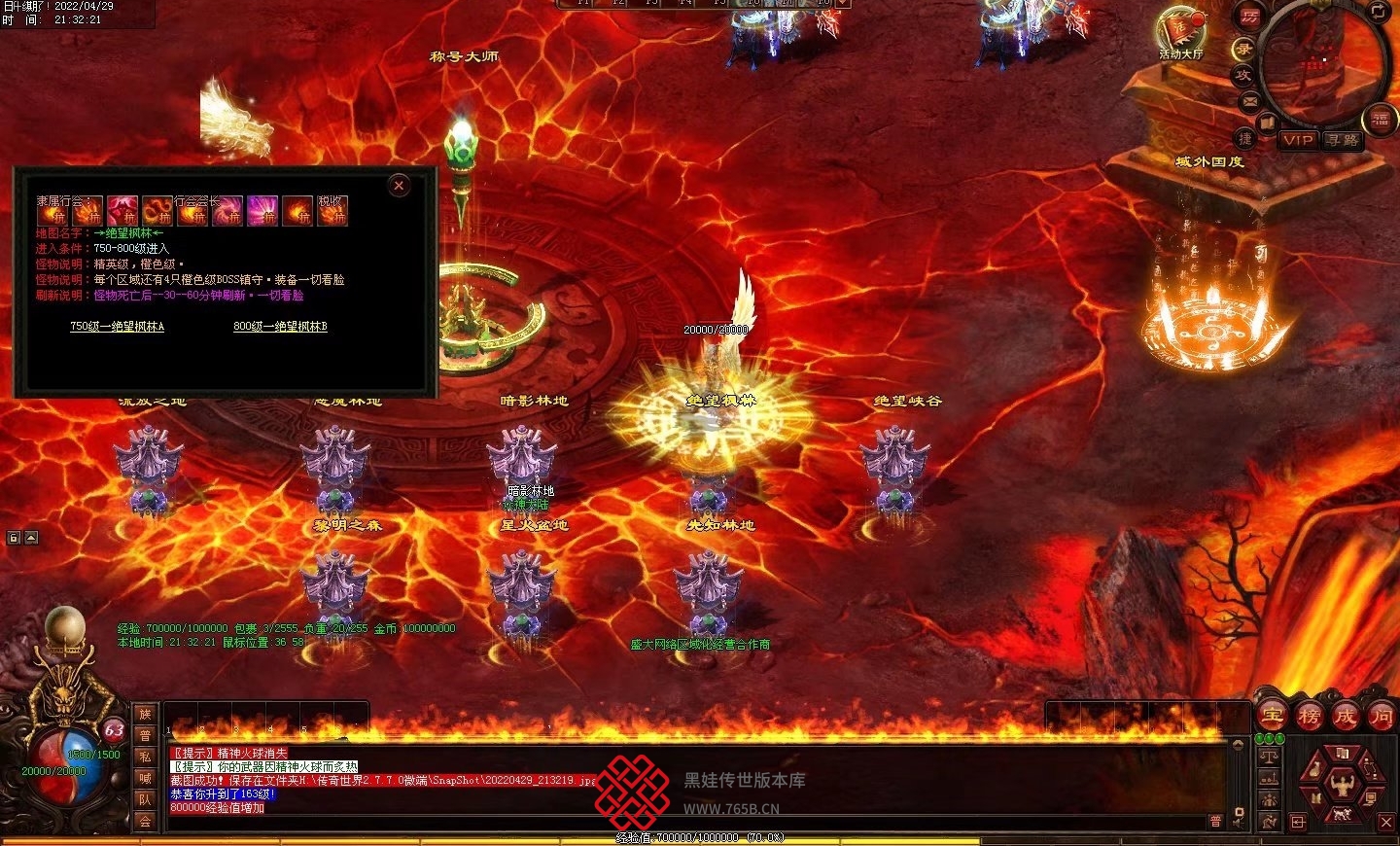Switch chat to the 喊 shout channel
Screen dimensions: 1400x846
(145, 778)
